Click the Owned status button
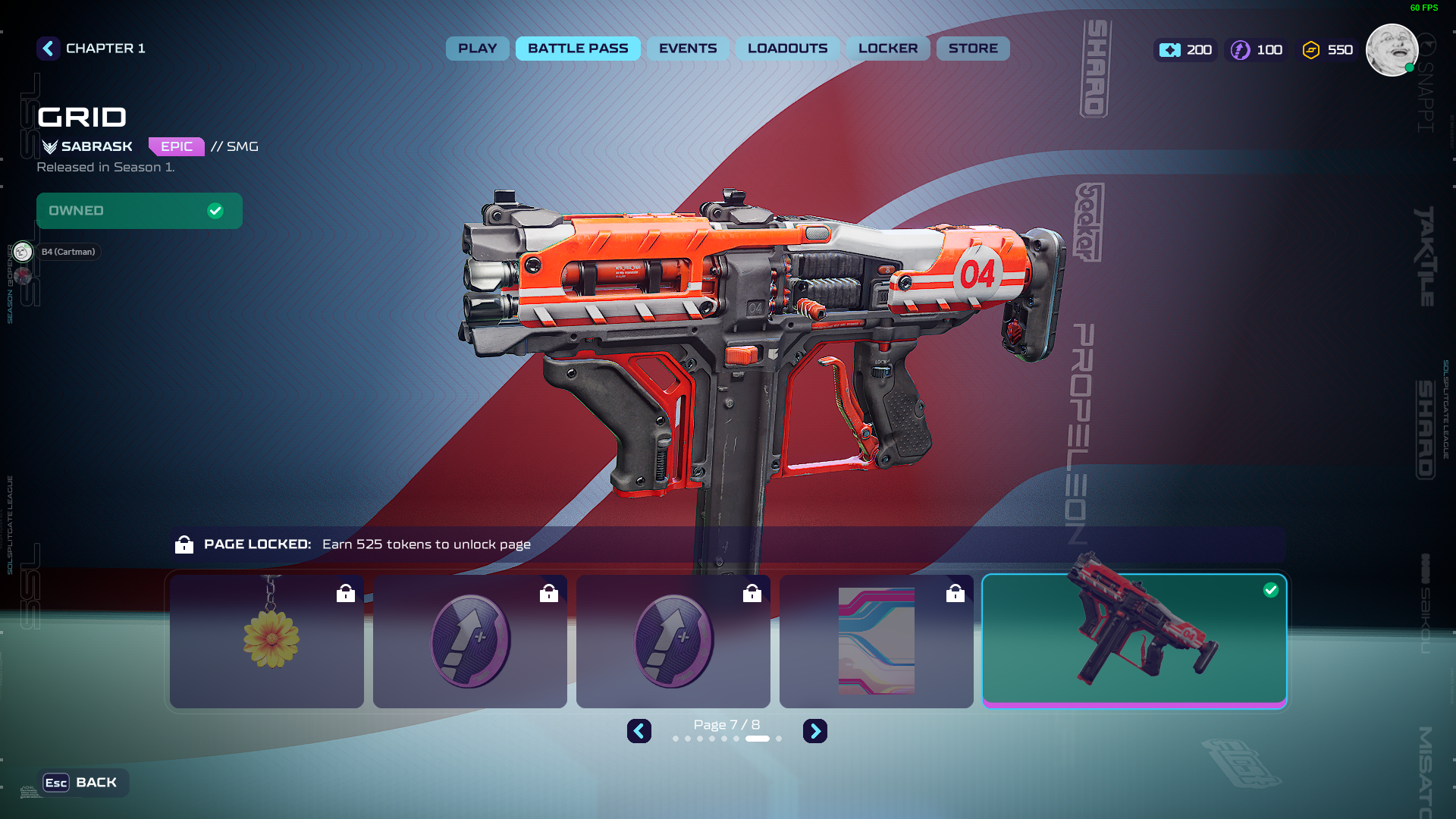The height and width of the screenshot is (819, 1456). tap(140, 211)
